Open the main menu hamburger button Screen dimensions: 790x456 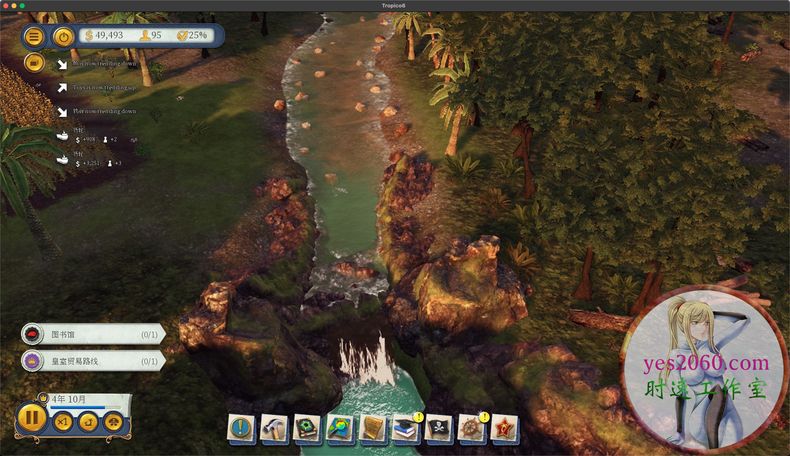(x=35, y=37)
